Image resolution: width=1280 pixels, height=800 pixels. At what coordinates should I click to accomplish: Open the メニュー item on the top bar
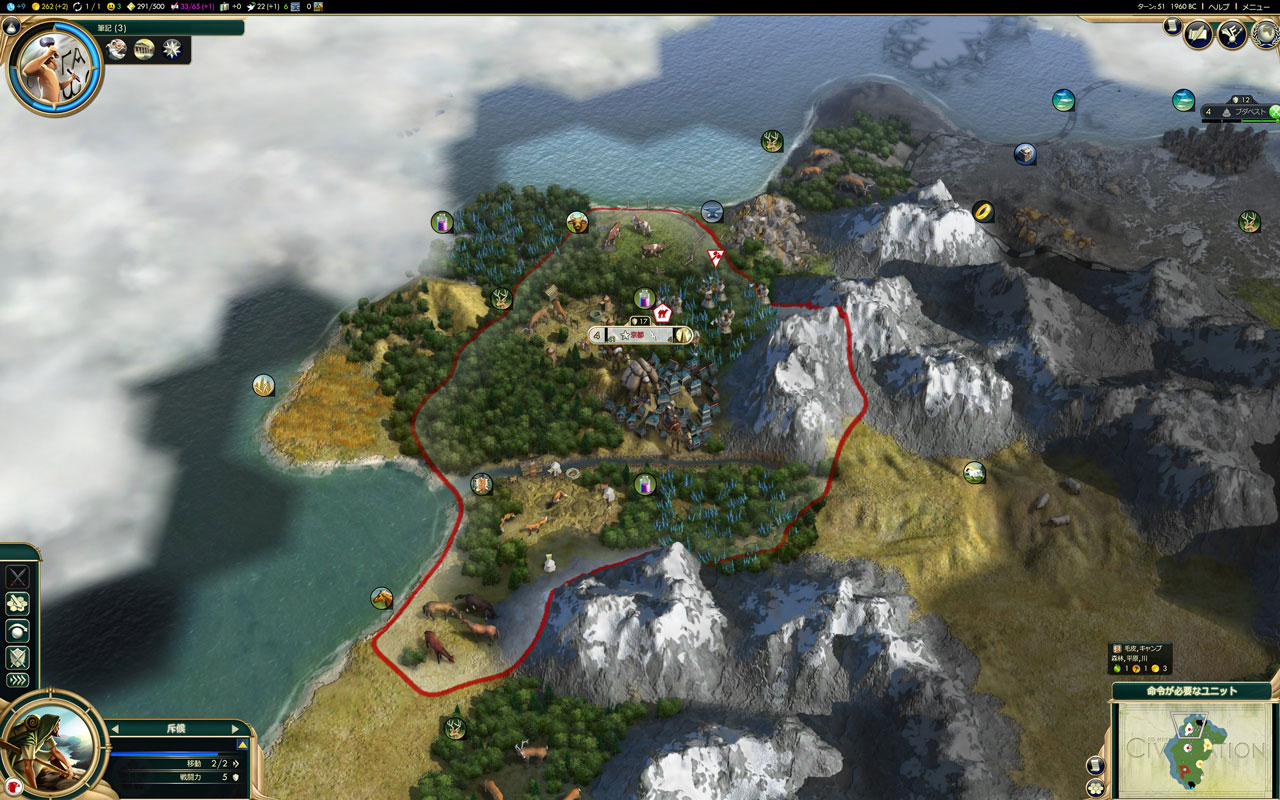click(x=1256, y=6)
